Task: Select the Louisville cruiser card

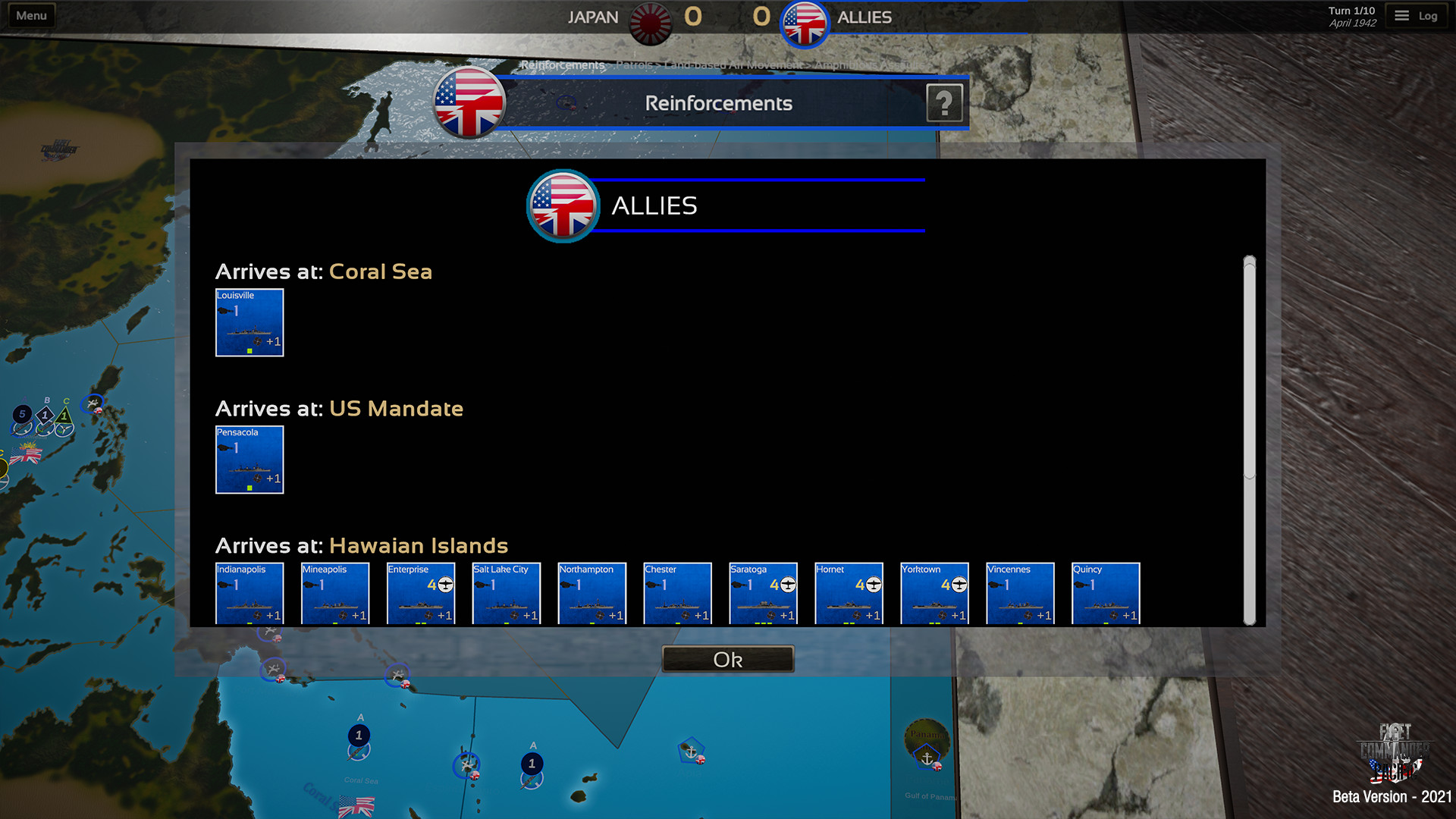Action: [x=249, y=322]
